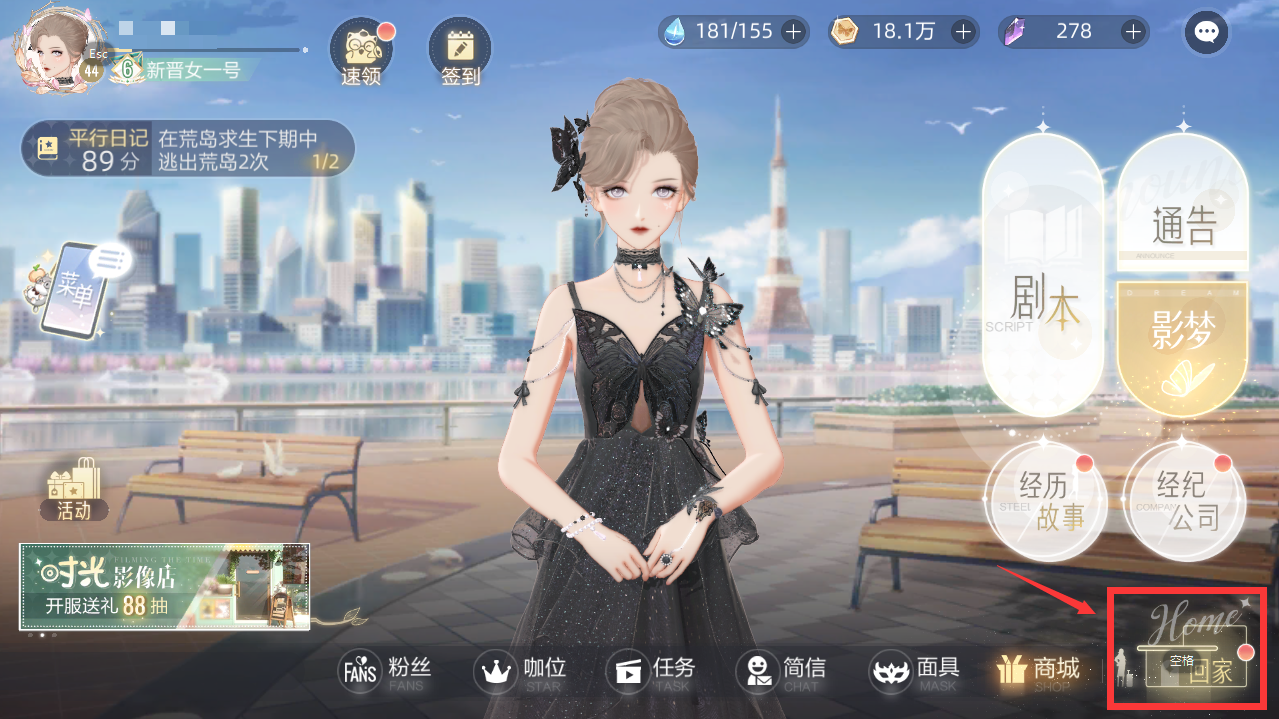Image resolution: width=1279 pixels, height=719 pixels.
Task: Go home with 回家 button
Action: coord(1195,650)
